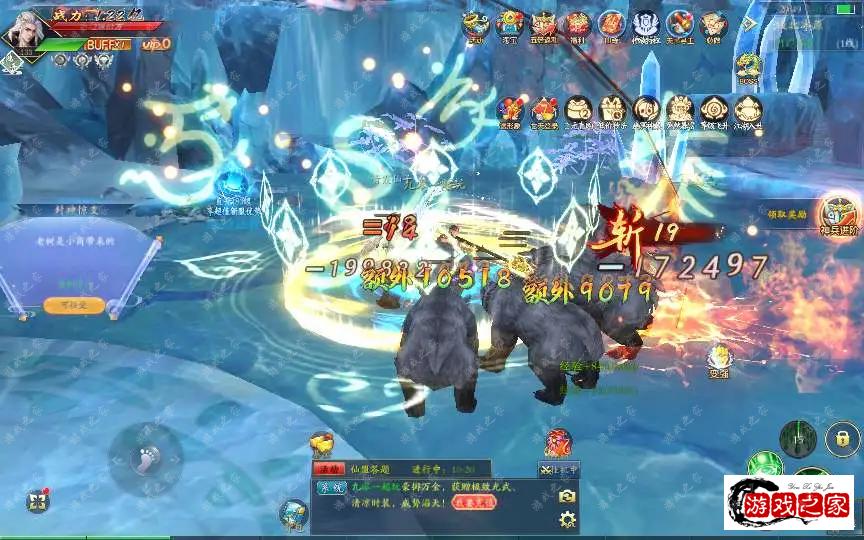
Task: Open the winged shield emblem icon
Action: (646, 24)
